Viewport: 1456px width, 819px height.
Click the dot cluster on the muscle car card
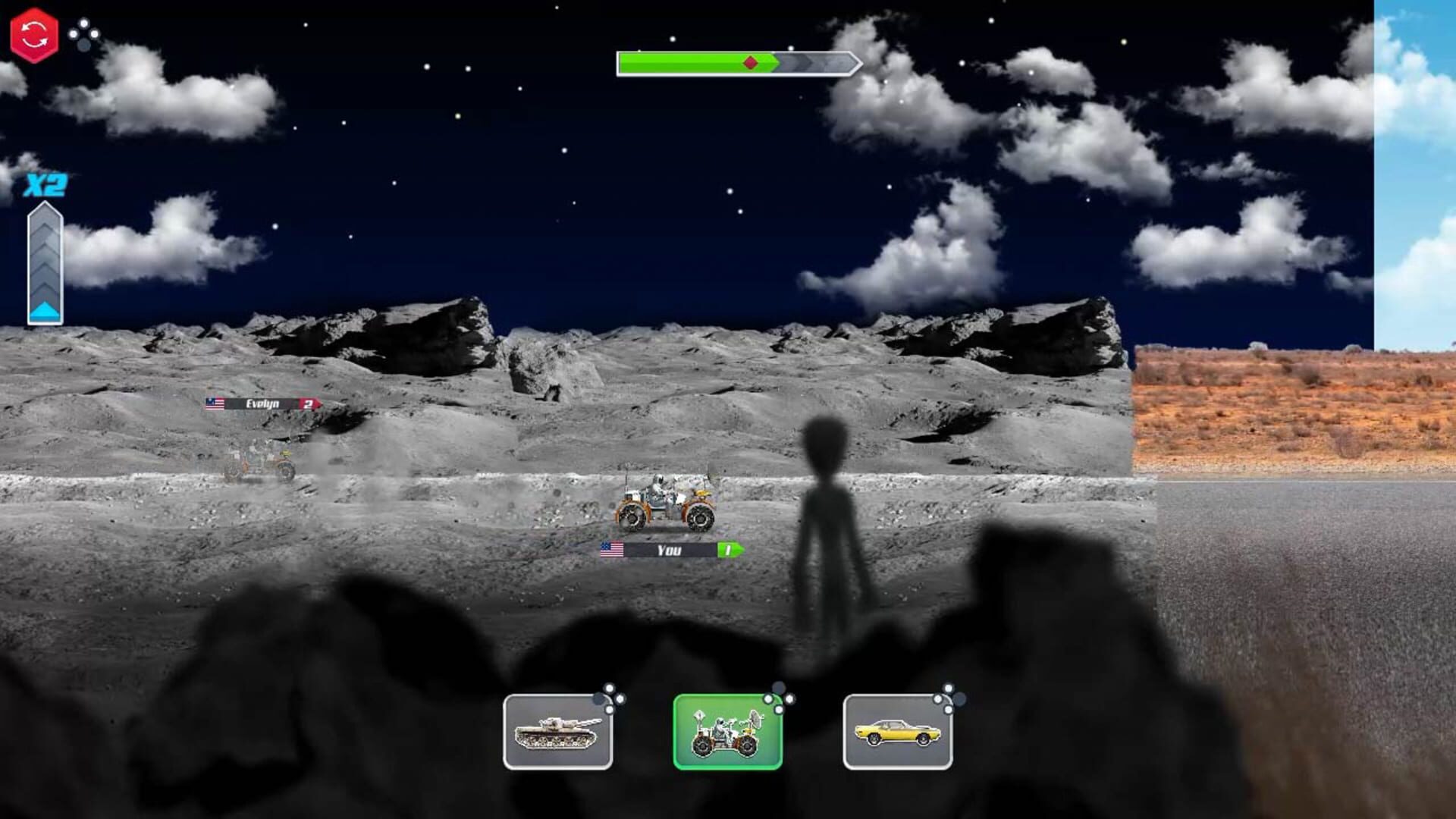947,696
